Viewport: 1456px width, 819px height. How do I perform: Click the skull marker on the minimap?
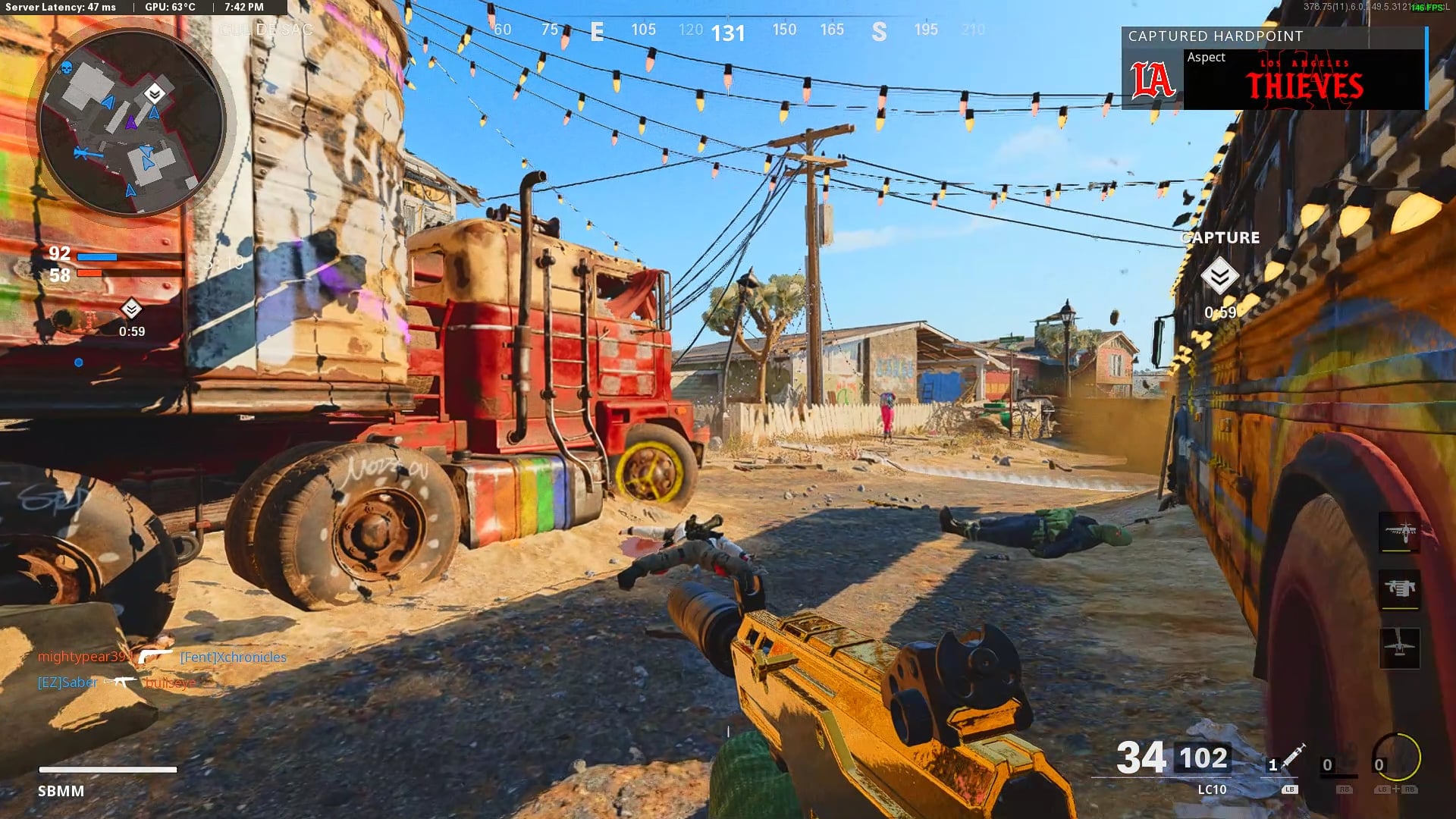click(x=66, y=68)
